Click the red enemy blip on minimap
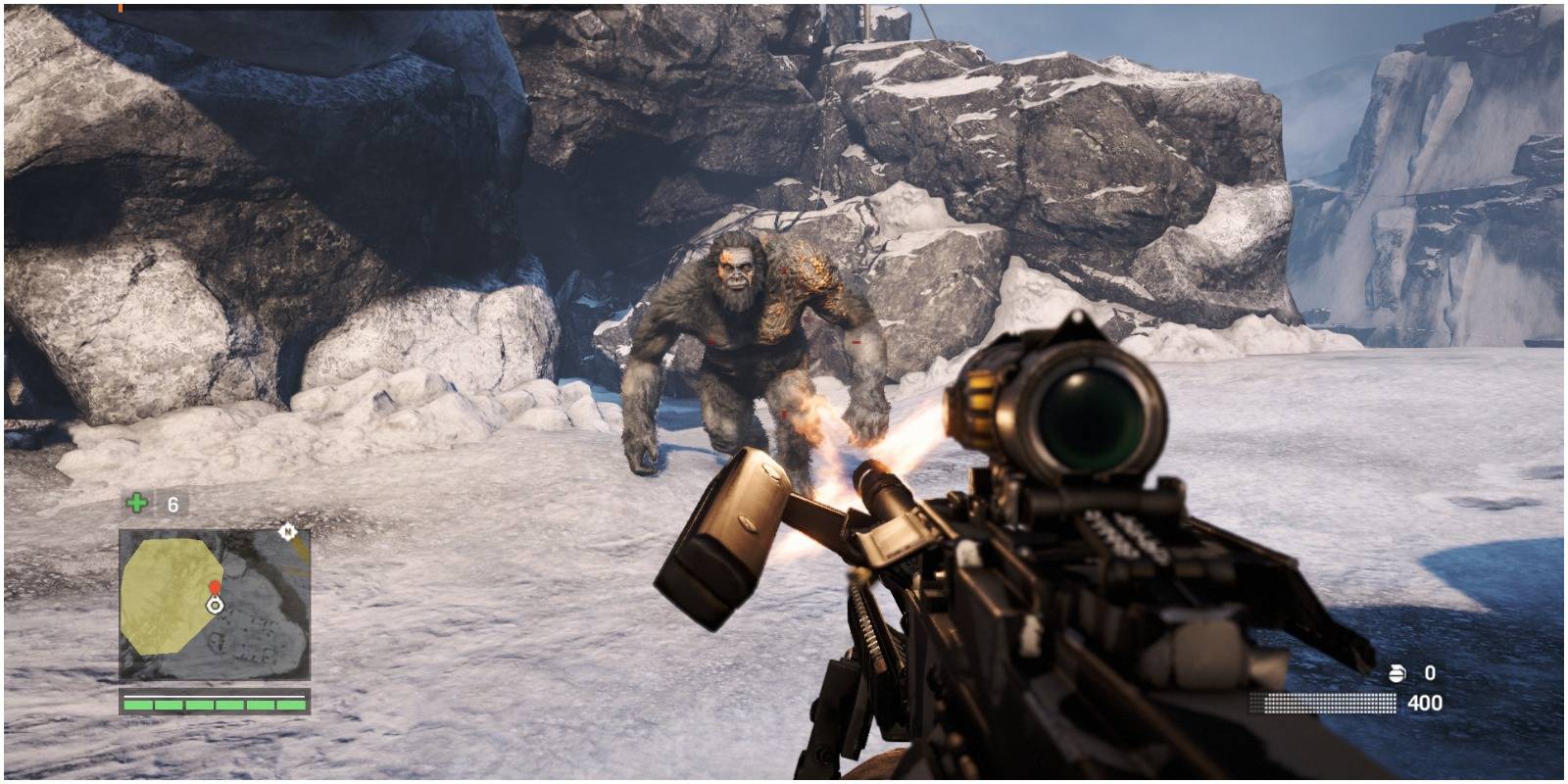 [215, 587]
